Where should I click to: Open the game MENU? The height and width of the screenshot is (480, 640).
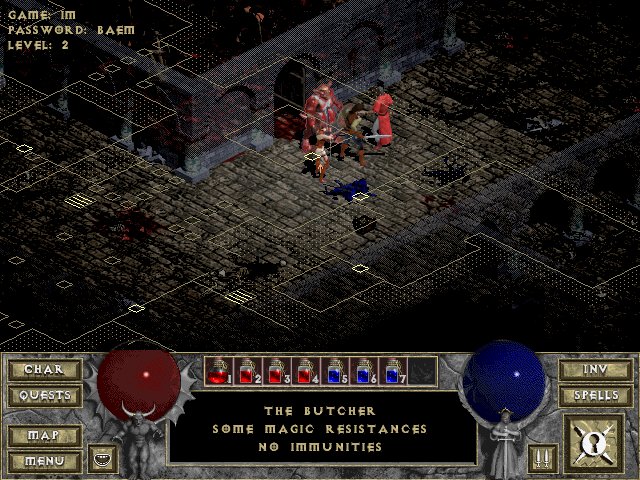coord(43,461)
